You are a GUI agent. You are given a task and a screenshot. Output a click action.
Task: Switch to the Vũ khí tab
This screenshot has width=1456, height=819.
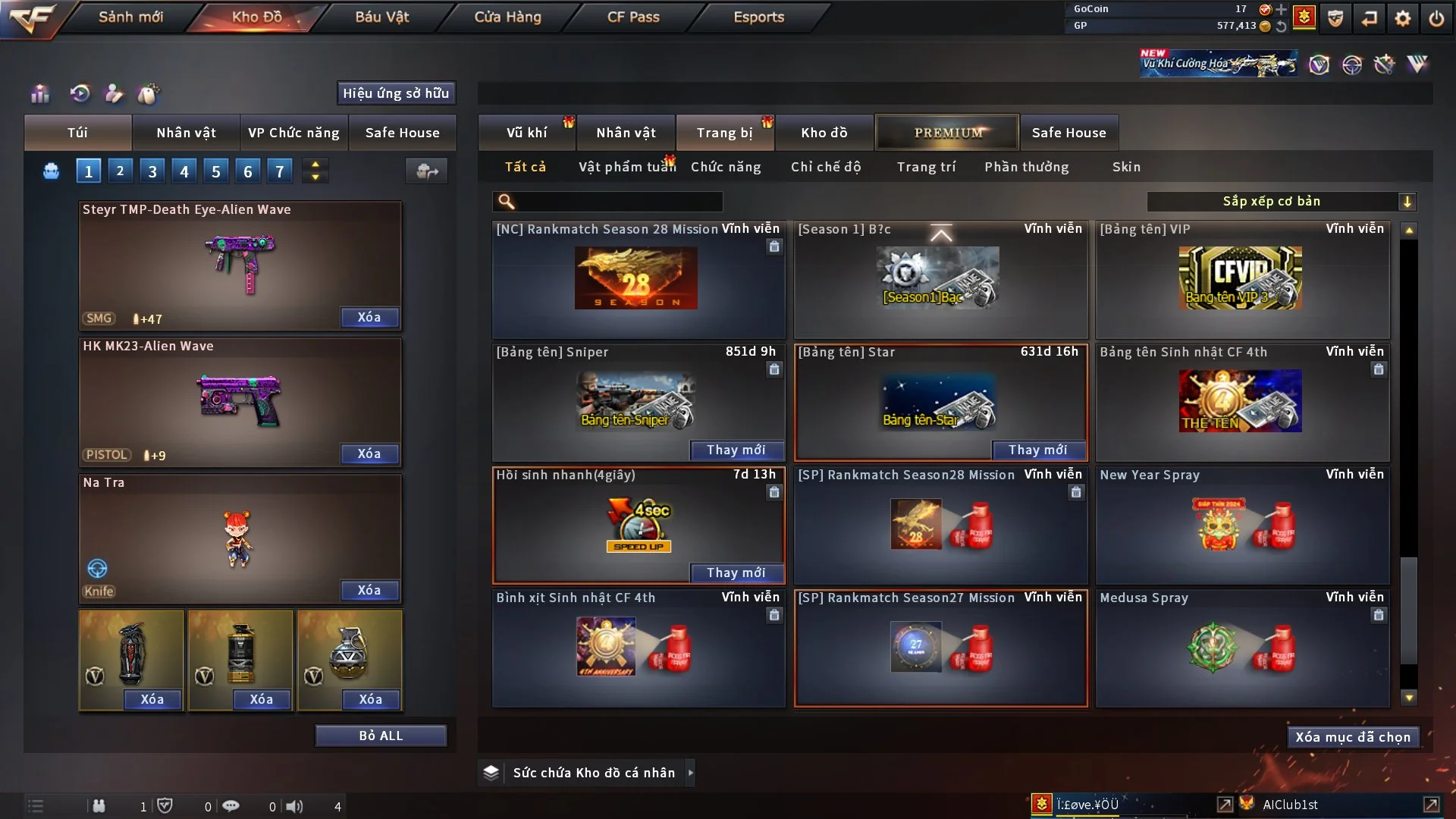pos(526,133)
